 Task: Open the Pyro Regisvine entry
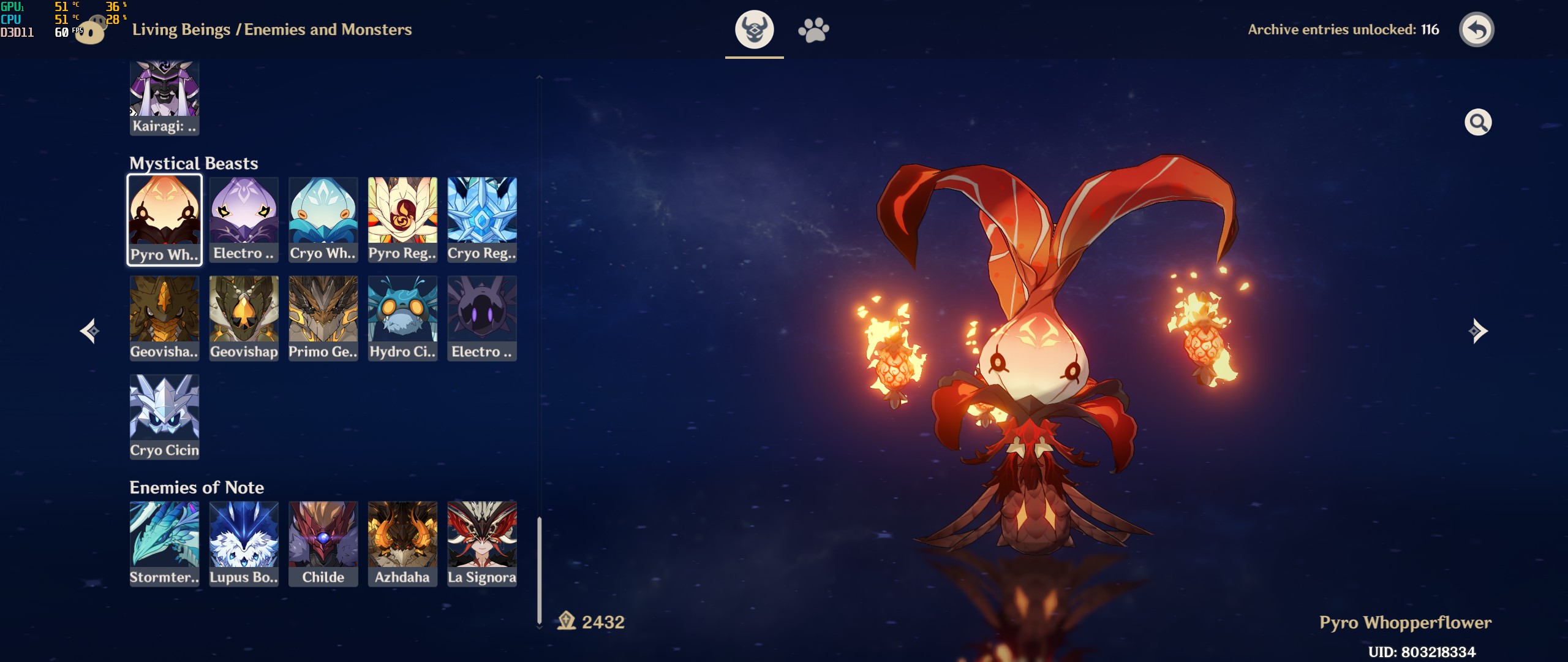coord(402,219)
